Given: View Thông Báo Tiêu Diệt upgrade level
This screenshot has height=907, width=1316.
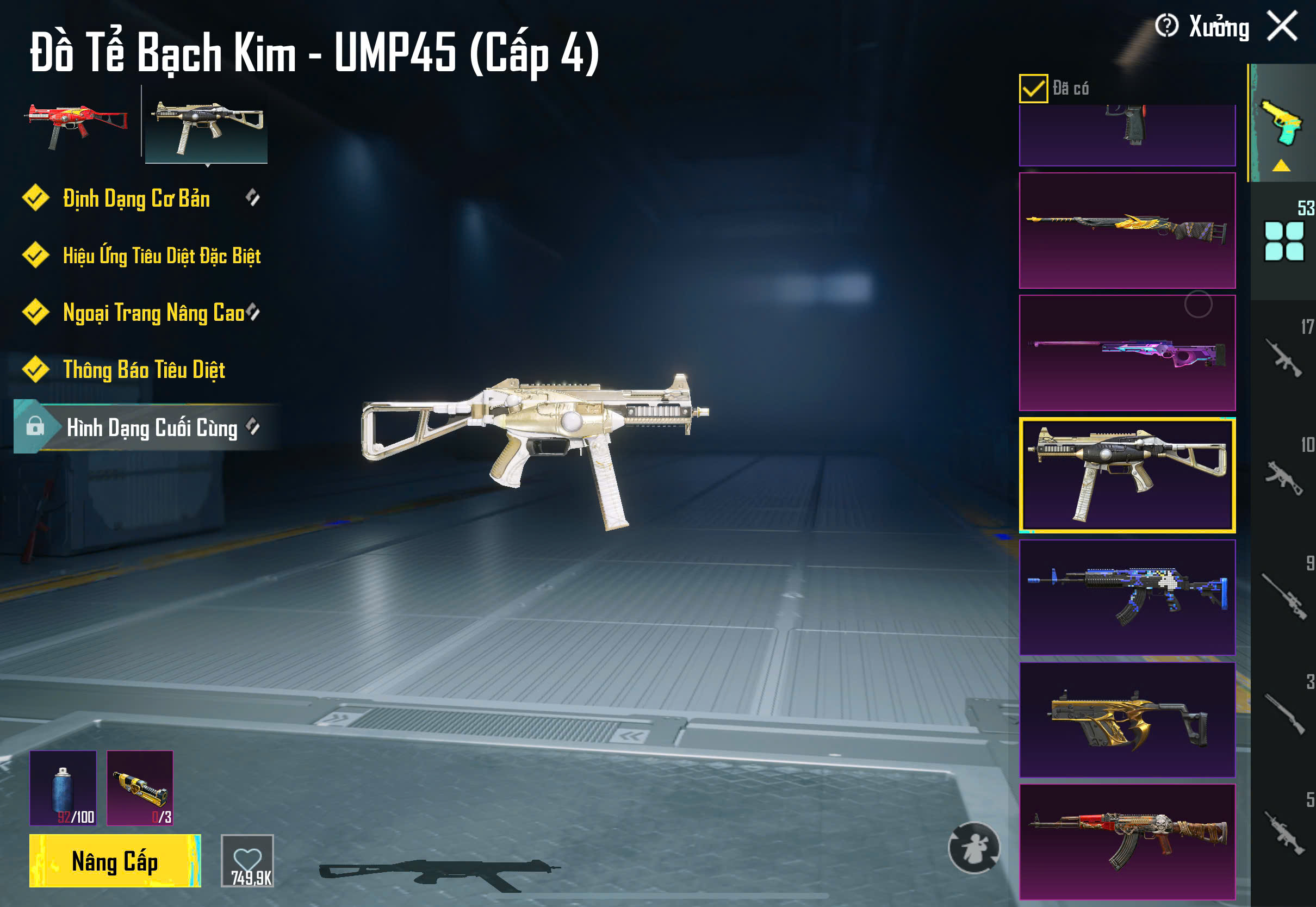Looking at the screenshot, I should (x=144, y=370).
